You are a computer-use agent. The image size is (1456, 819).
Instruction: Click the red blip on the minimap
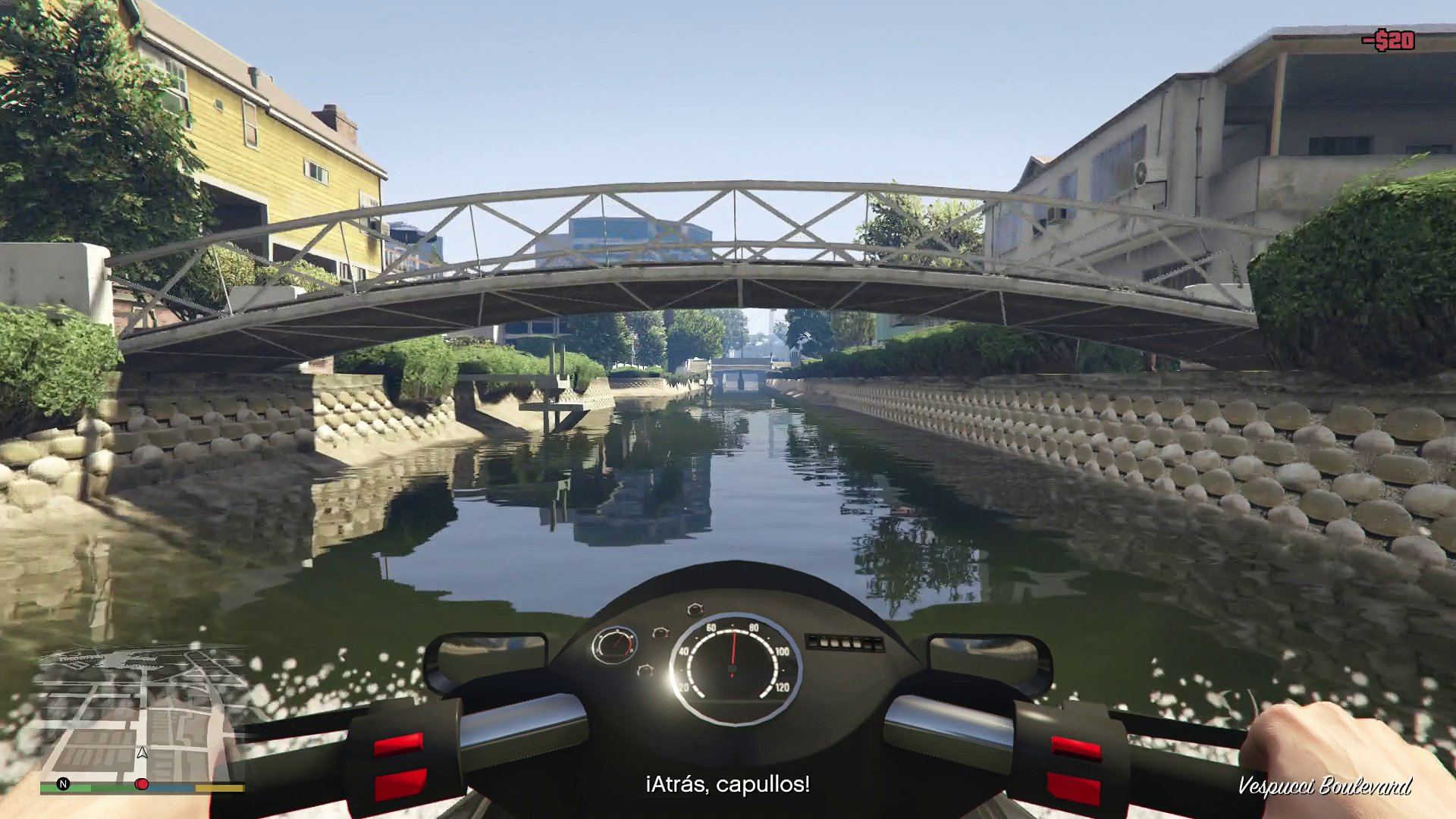click(x=142, y=783)
